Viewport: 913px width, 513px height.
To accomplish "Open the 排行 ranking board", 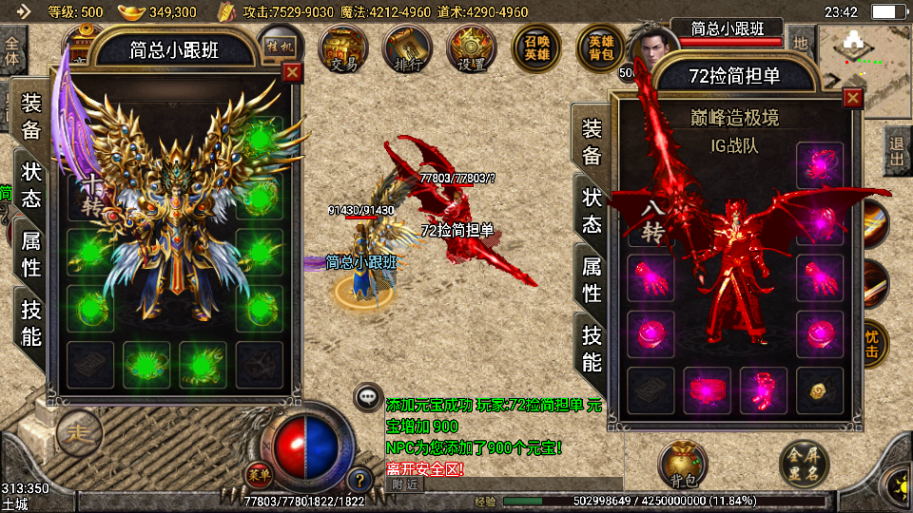I will (407, 48).
